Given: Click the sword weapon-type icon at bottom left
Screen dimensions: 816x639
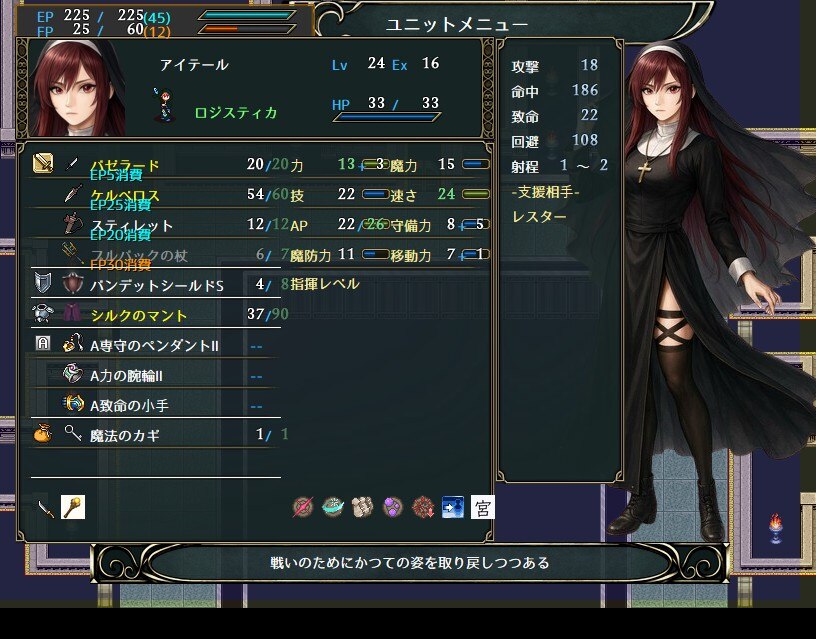Looking at the screenshot, I should [45, 508].
